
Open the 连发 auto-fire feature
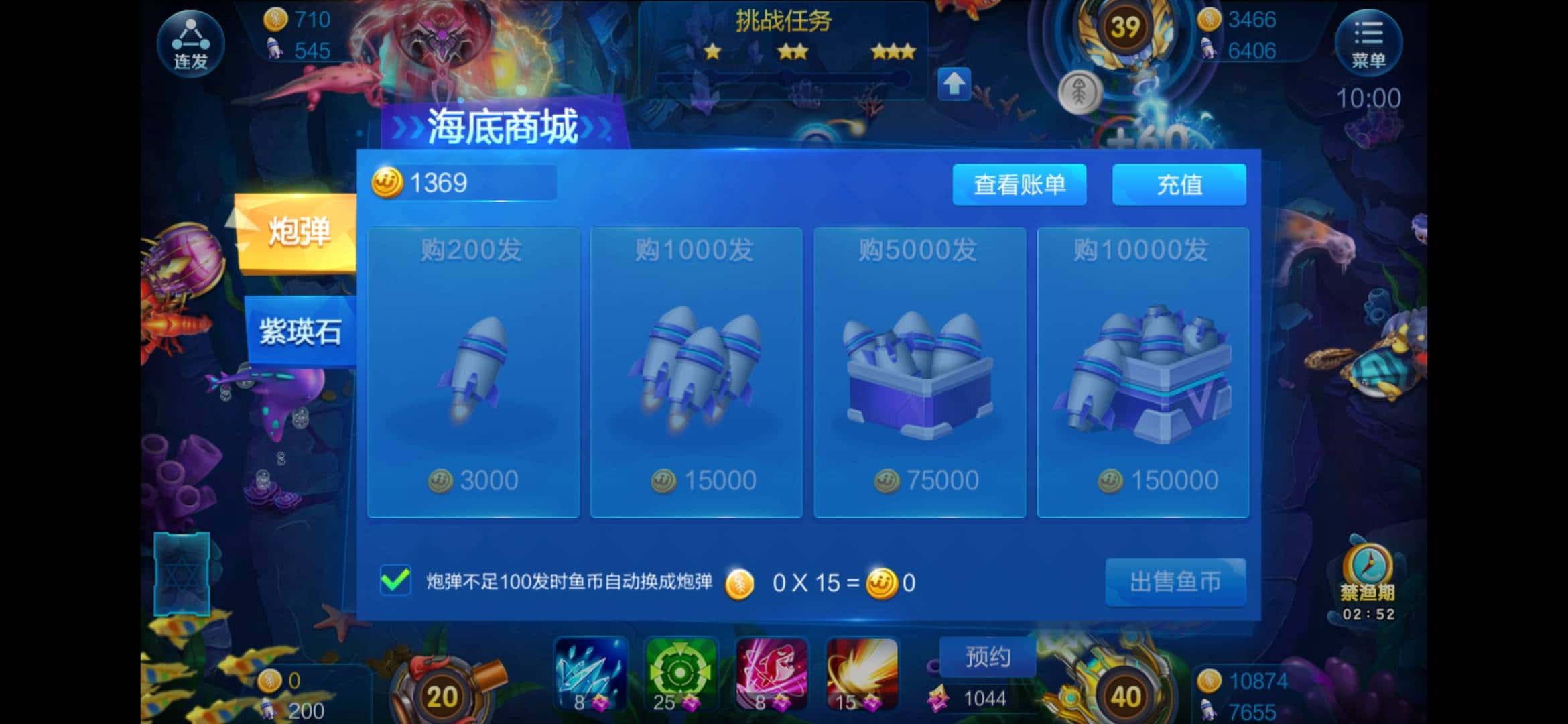coord(190,42)
